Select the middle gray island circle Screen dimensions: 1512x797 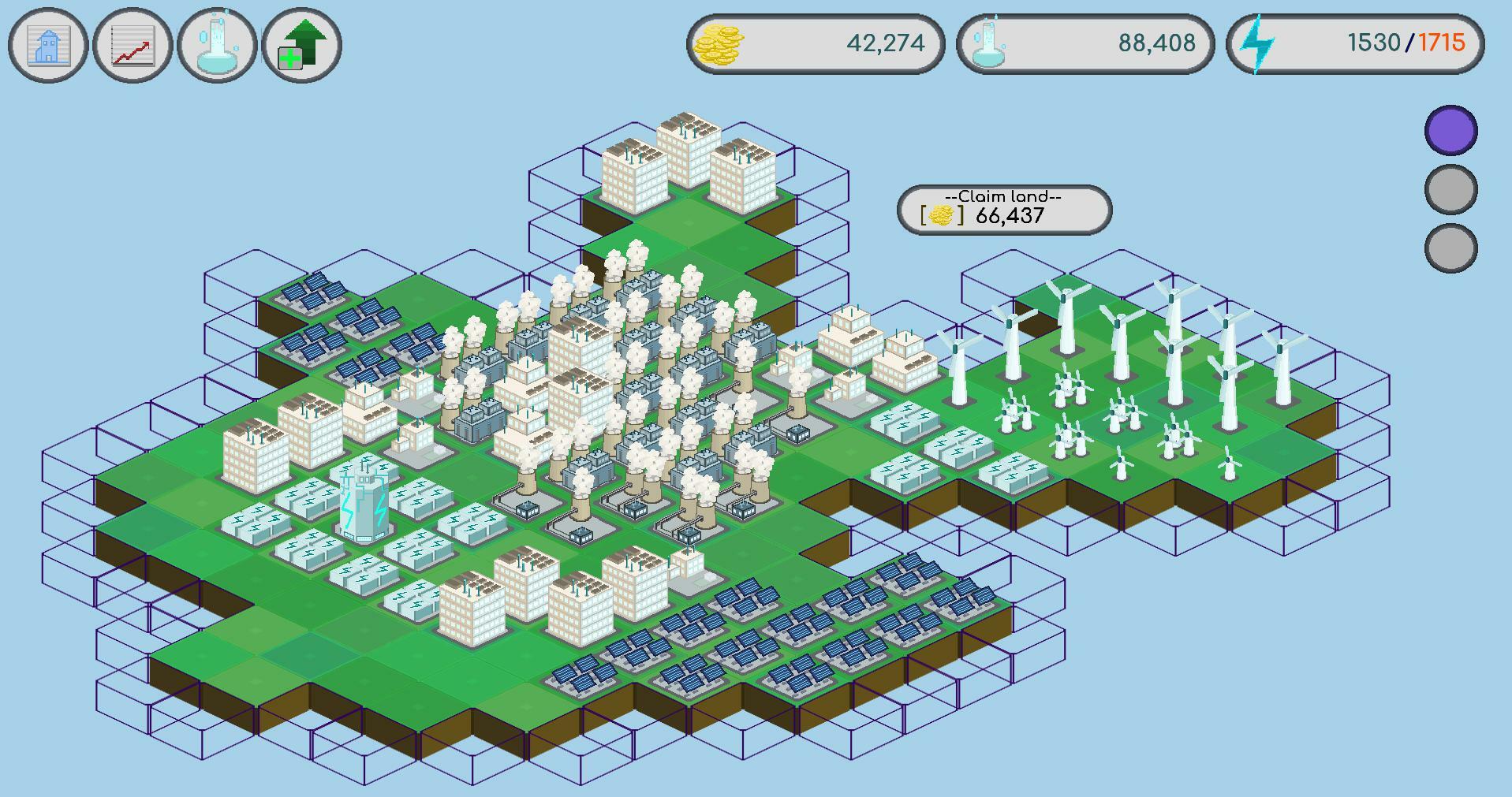tap(1450, 189)
